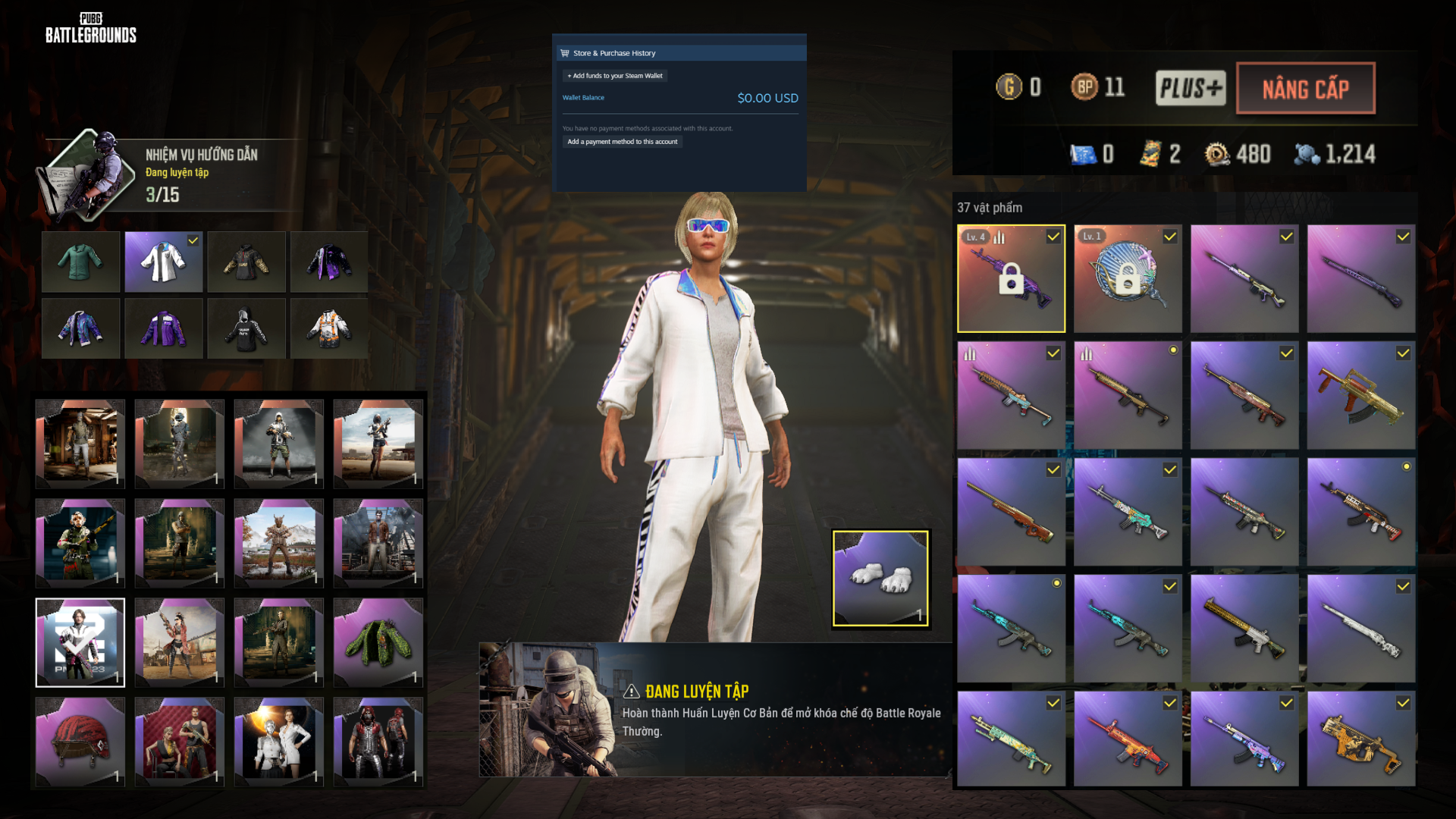Select the red helmet item slot
The width and height of the screenshot is (1456, 819).
[x=80, y=742]
